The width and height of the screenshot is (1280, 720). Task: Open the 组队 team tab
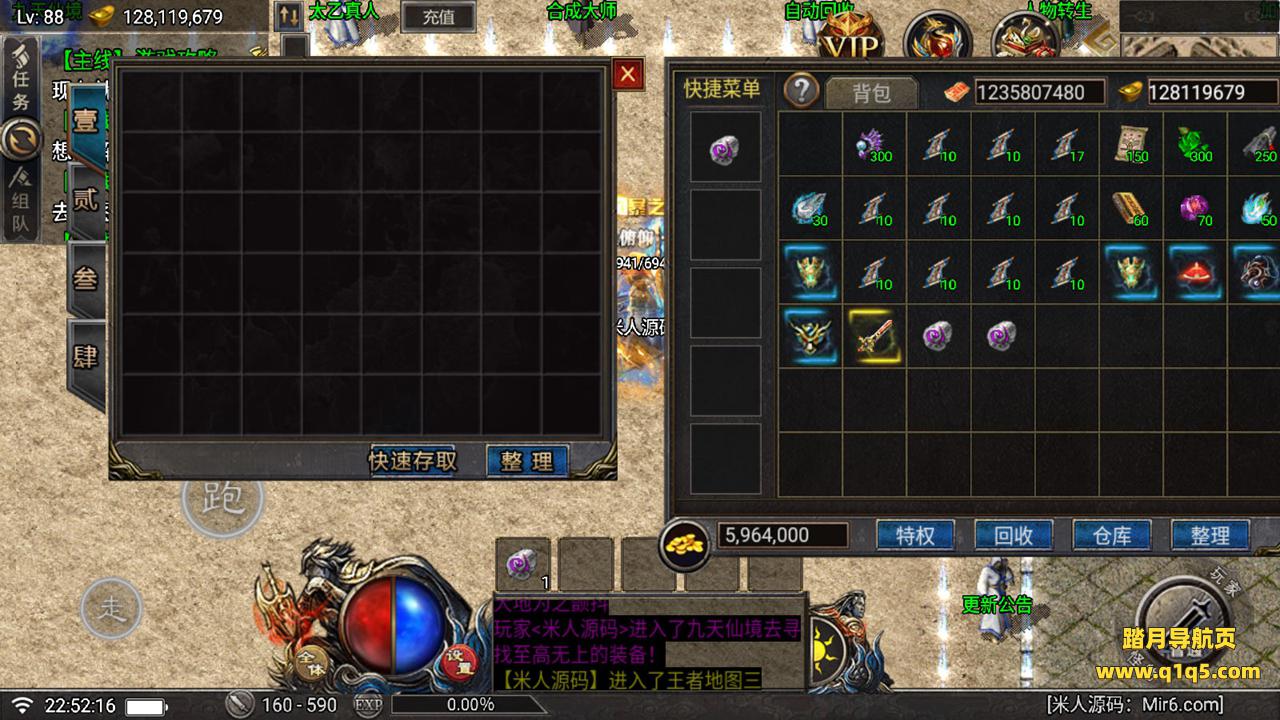coord(21,205)
